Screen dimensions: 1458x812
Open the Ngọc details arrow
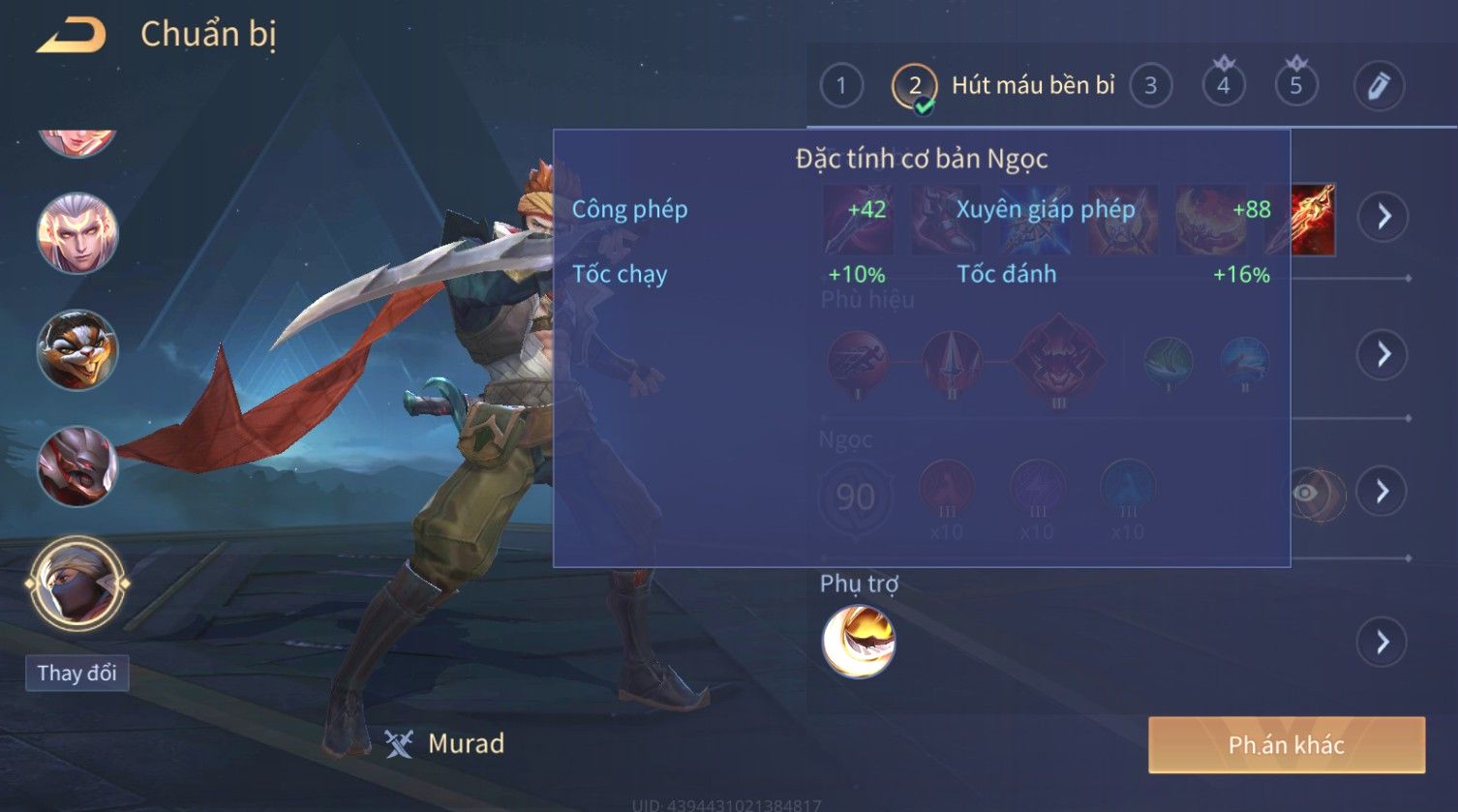pyautogui.click(x=1382, y=492)
